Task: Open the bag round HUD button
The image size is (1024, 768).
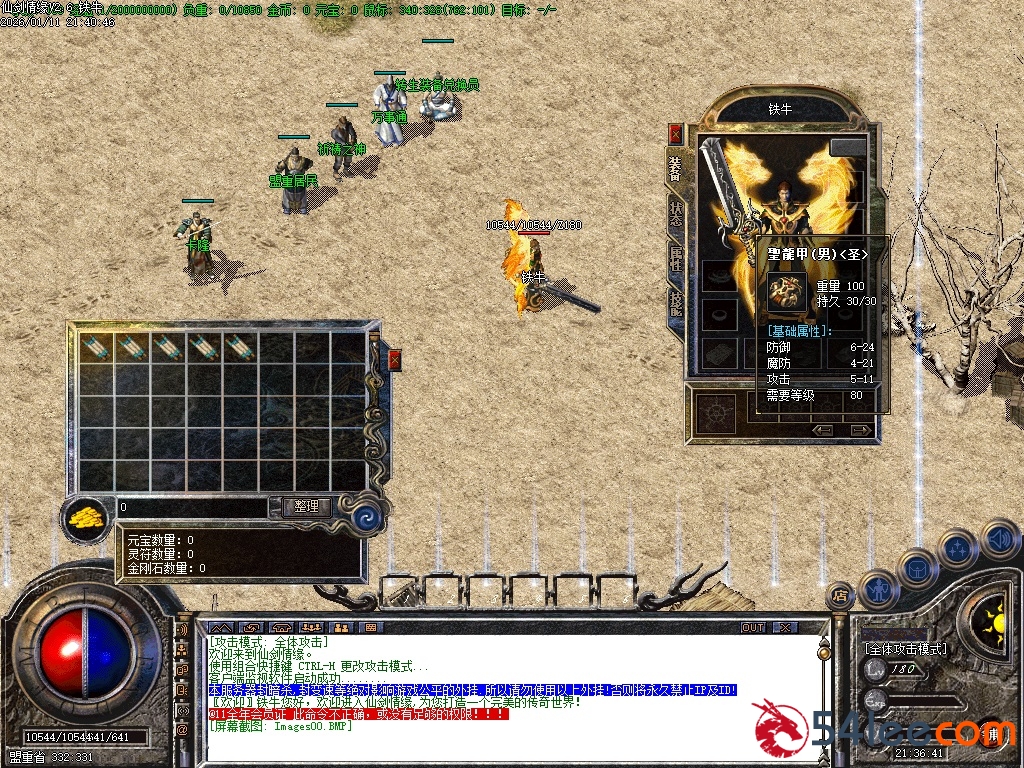Action: pos(917,567)
